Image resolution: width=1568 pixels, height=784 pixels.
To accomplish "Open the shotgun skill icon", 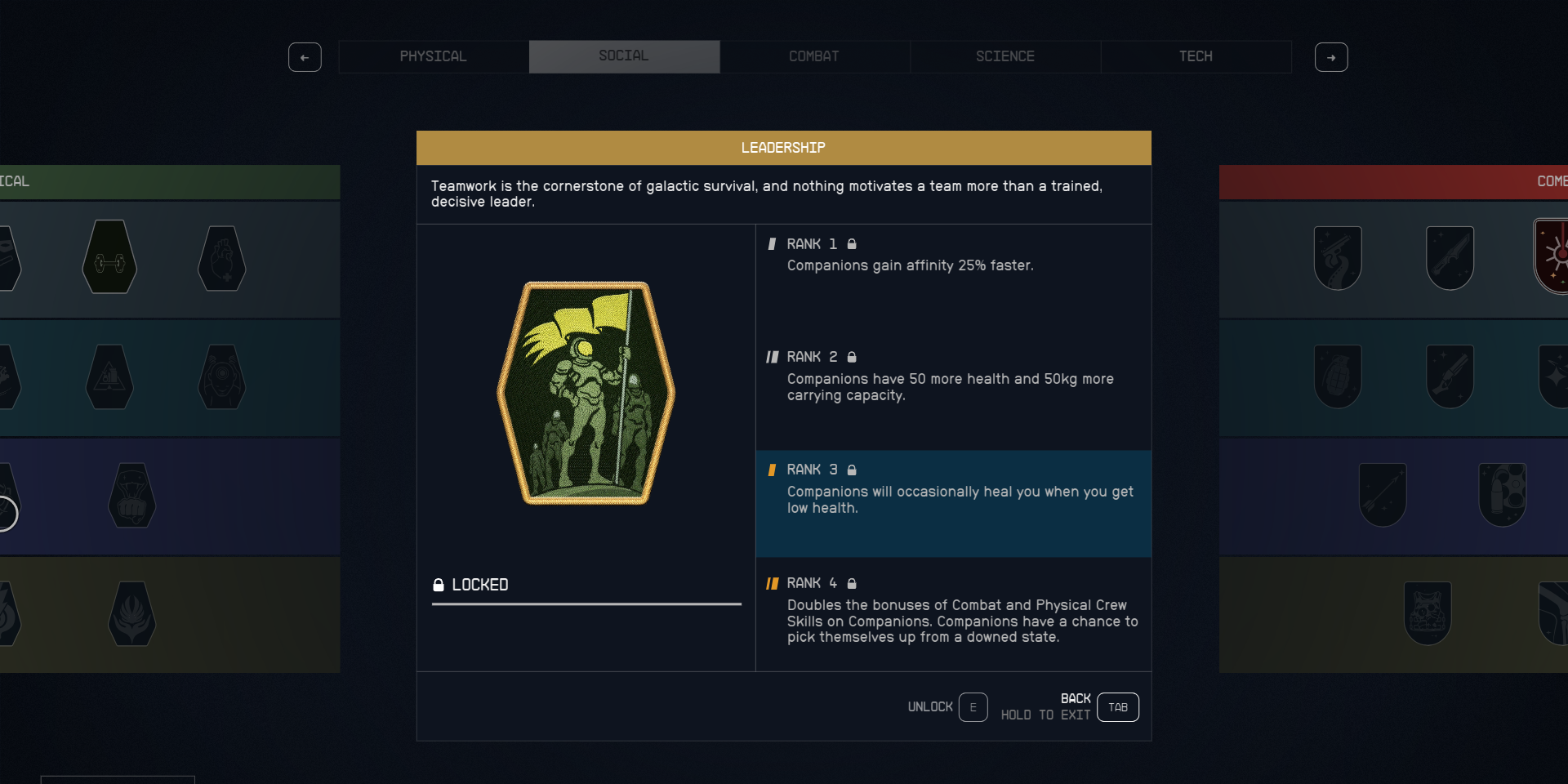I will [1450, 376].
